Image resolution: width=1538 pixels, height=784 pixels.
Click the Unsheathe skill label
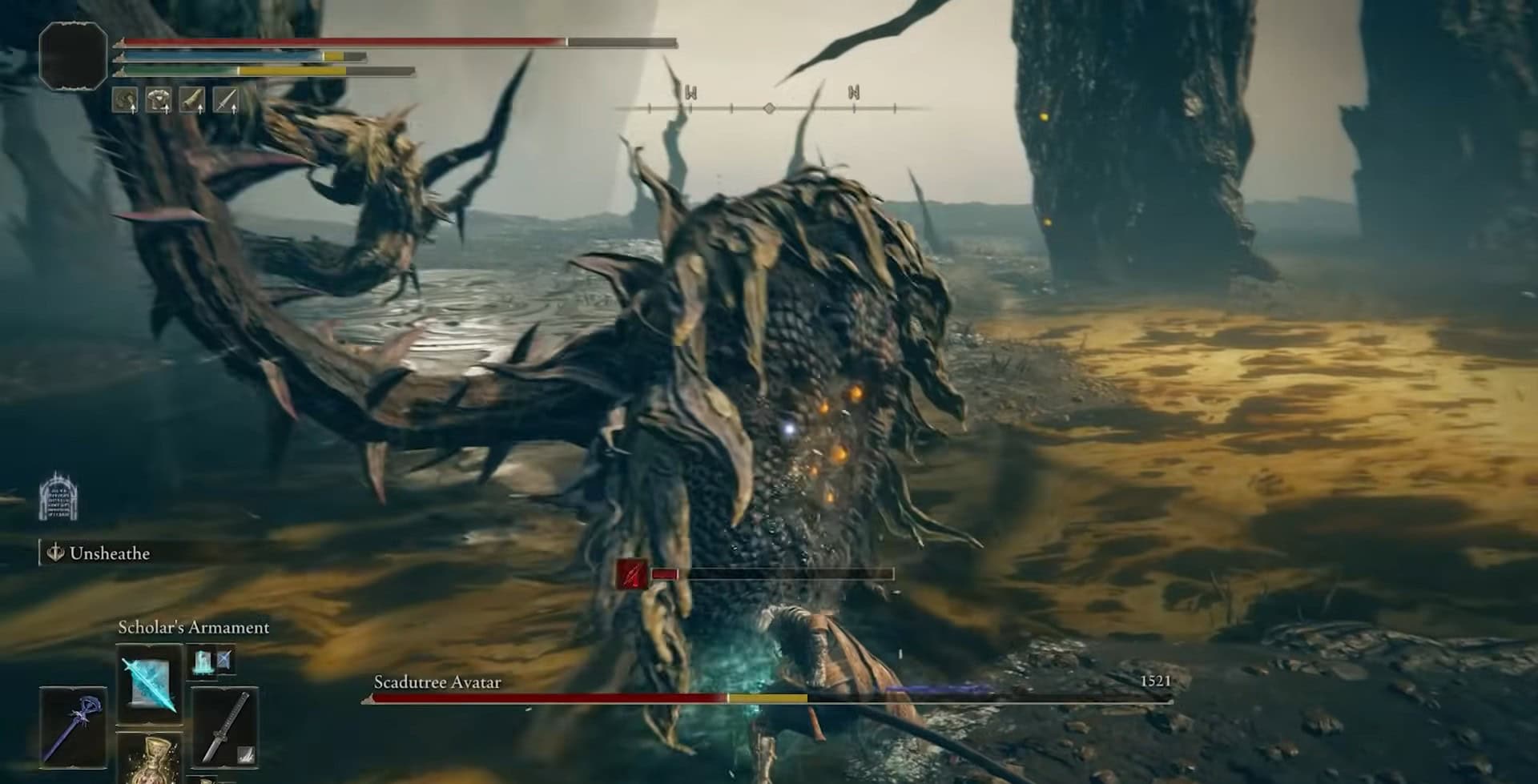click(109, 553)
